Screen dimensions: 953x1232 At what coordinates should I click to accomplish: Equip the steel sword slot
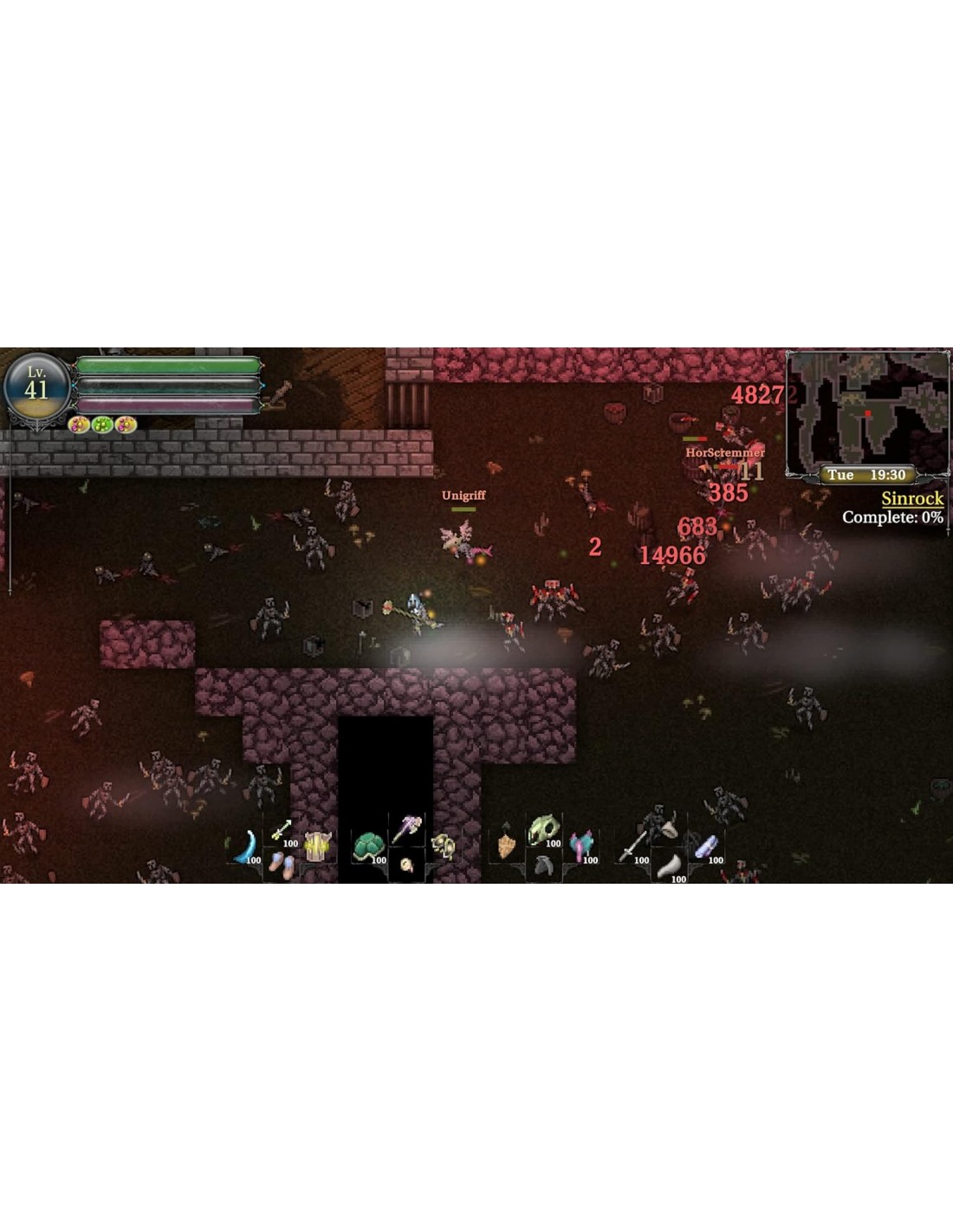[x=632, y=846]
